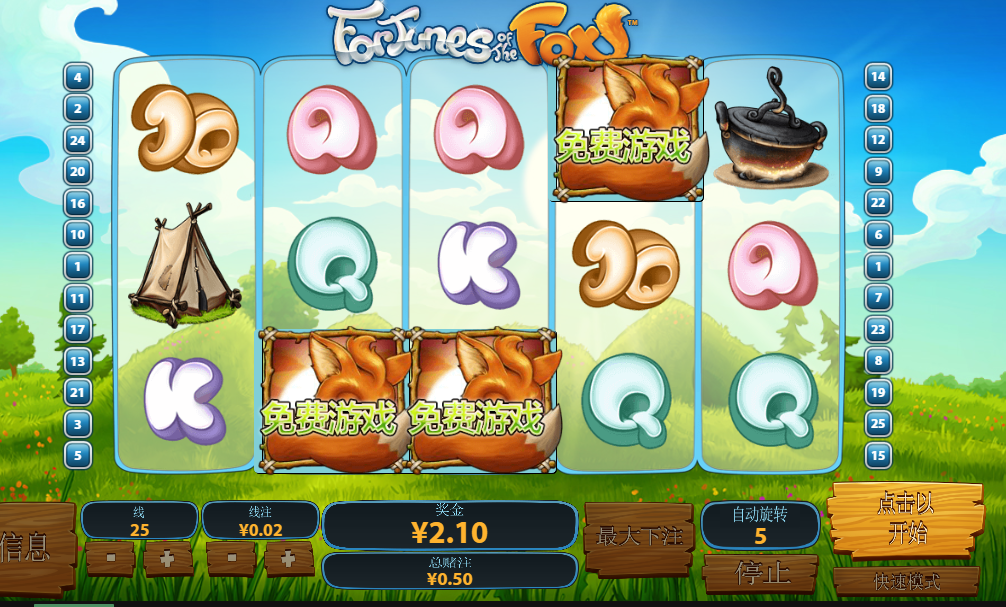1006x607 pixels.
Task: Raise the line bet (线注) amount
Action: 289,558
